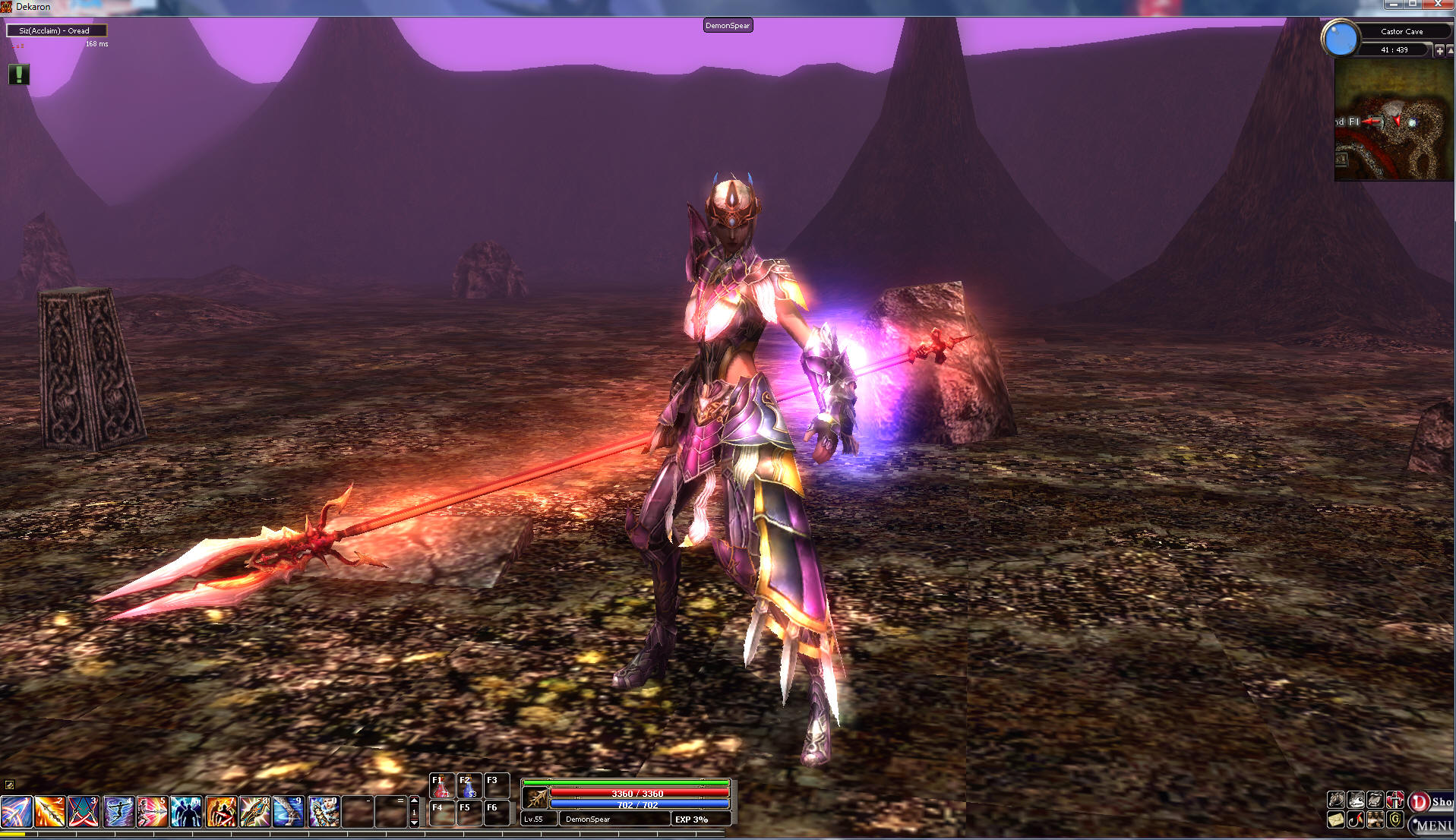The image size is (1456, 840).
Task: Click the green exclamation notification icon
Action: [x=19, y=74]
